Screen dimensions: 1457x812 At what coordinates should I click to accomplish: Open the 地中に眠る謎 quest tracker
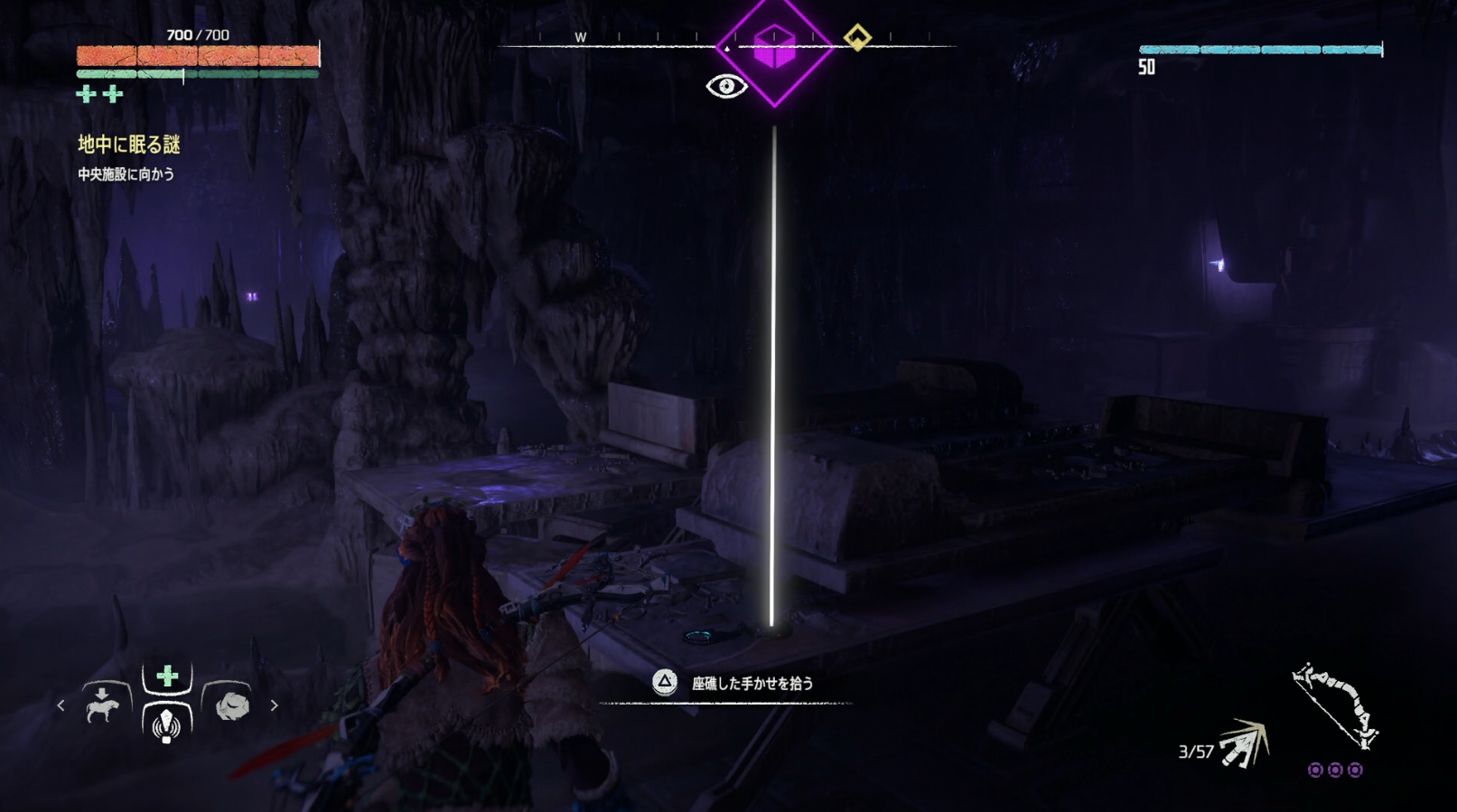129,145
